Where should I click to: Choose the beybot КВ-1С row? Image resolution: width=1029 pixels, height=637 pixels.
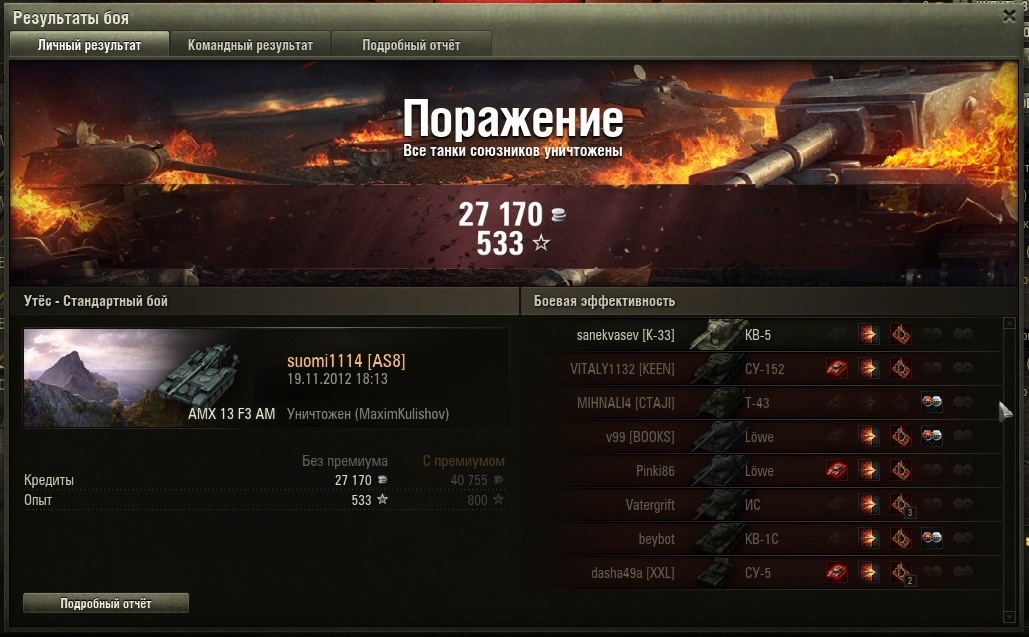760,539
